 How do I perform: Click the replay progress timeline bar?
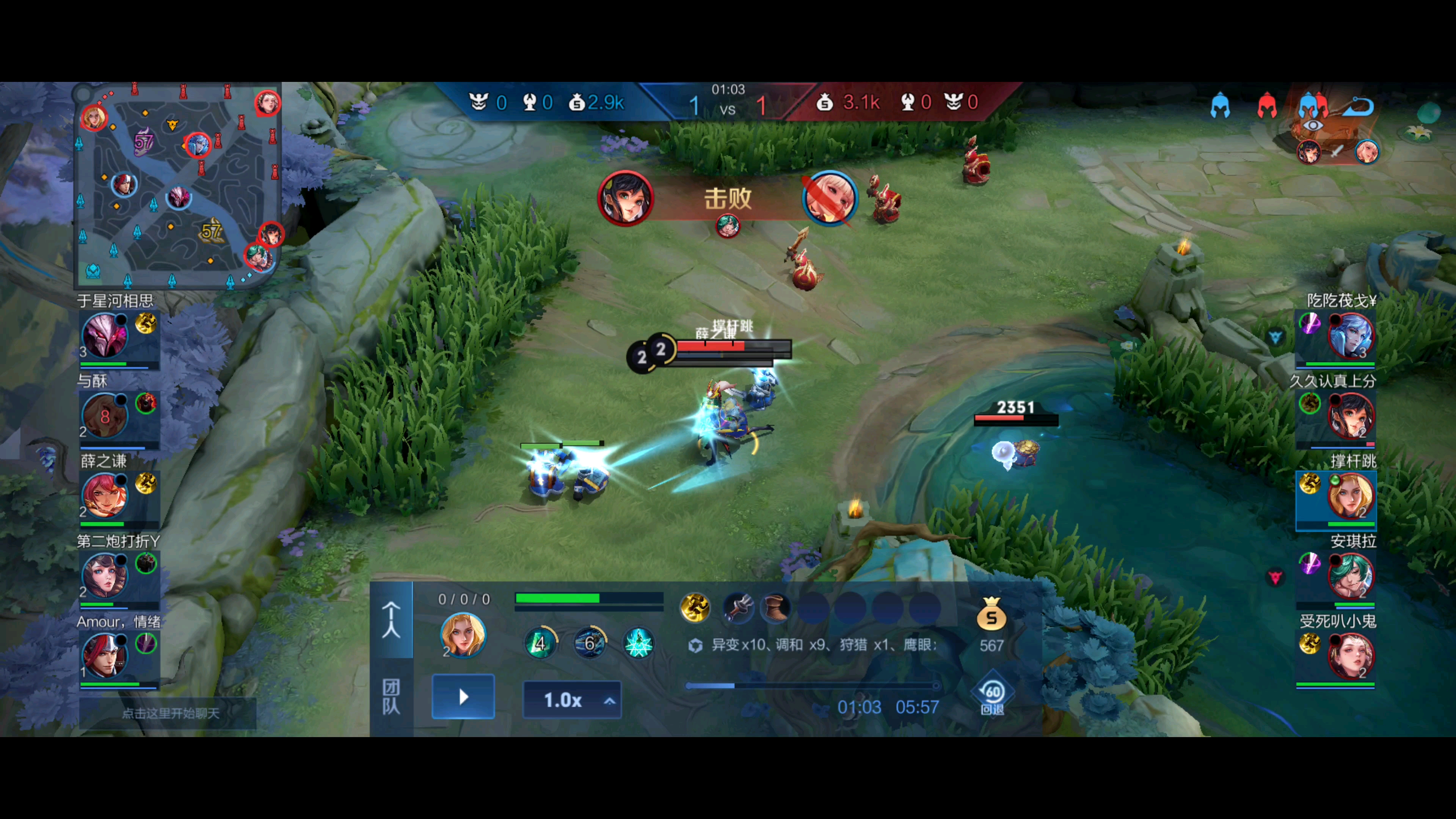point(812,686)
